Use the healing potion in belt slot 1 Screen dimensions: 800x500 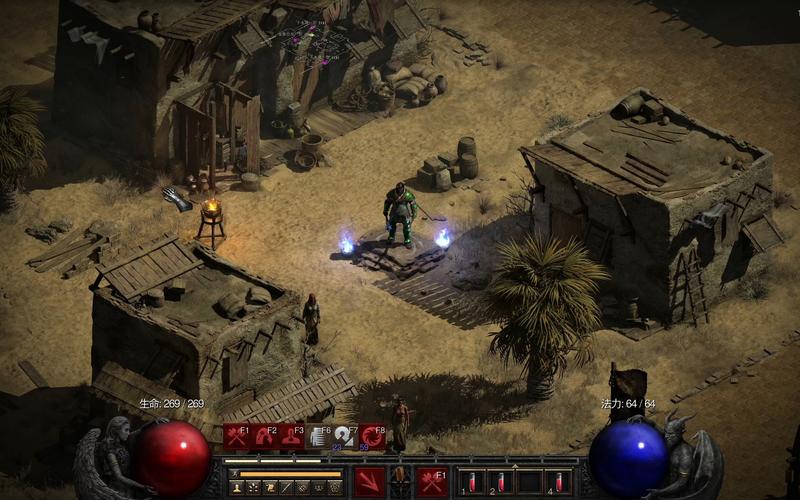pyautogui.click(x=471, y=482)
